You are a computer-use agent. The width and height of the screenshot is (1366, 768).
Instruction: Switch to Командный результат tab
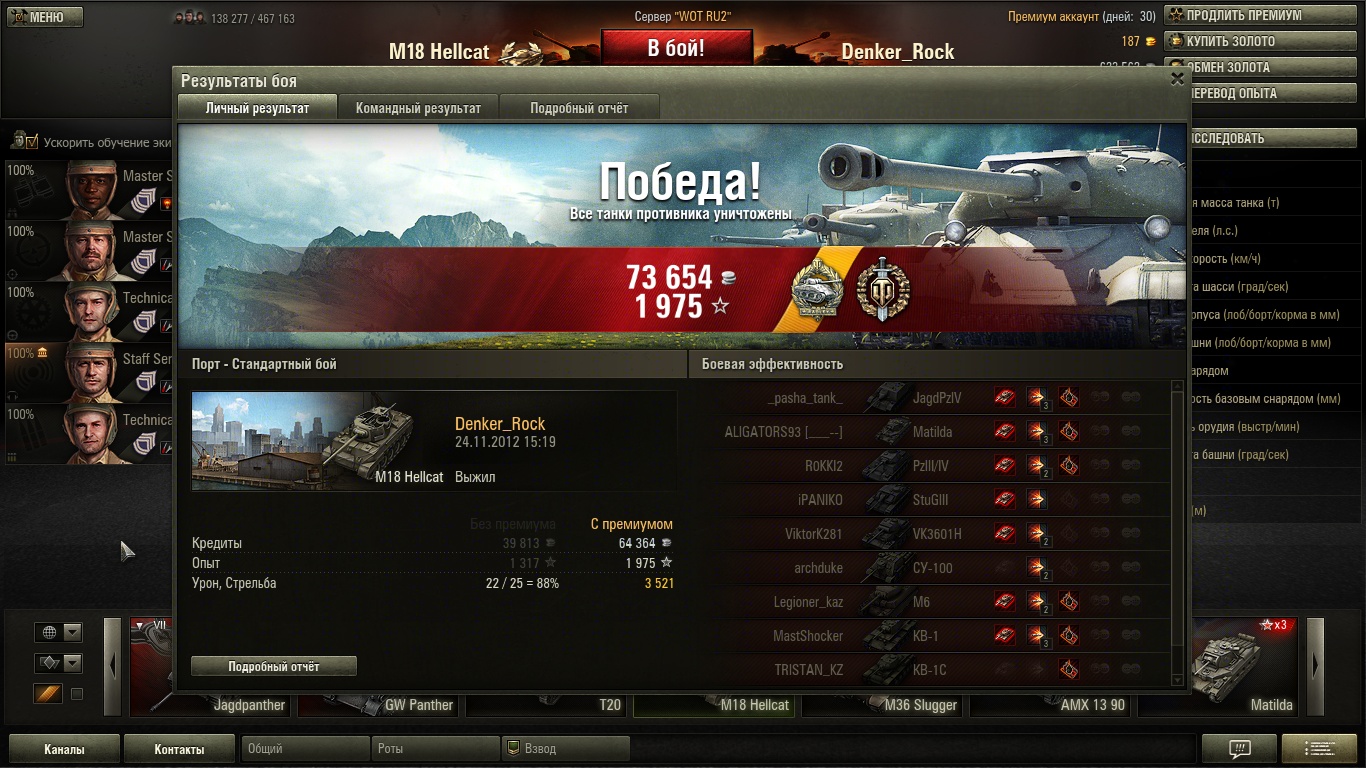418,108
